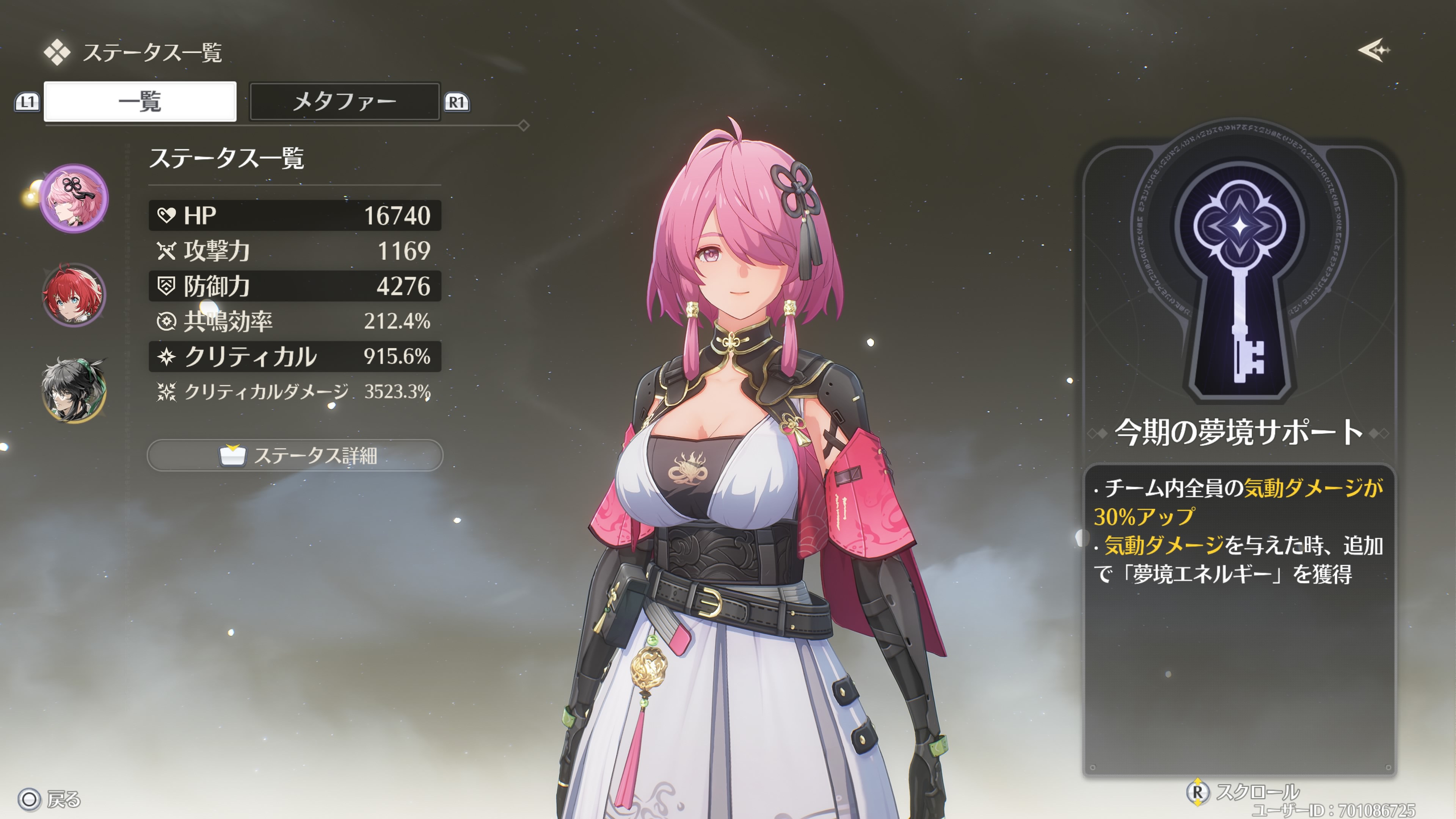Select the クリティカル stat row
Screen dimensions: 1456x819
[295, 357]
